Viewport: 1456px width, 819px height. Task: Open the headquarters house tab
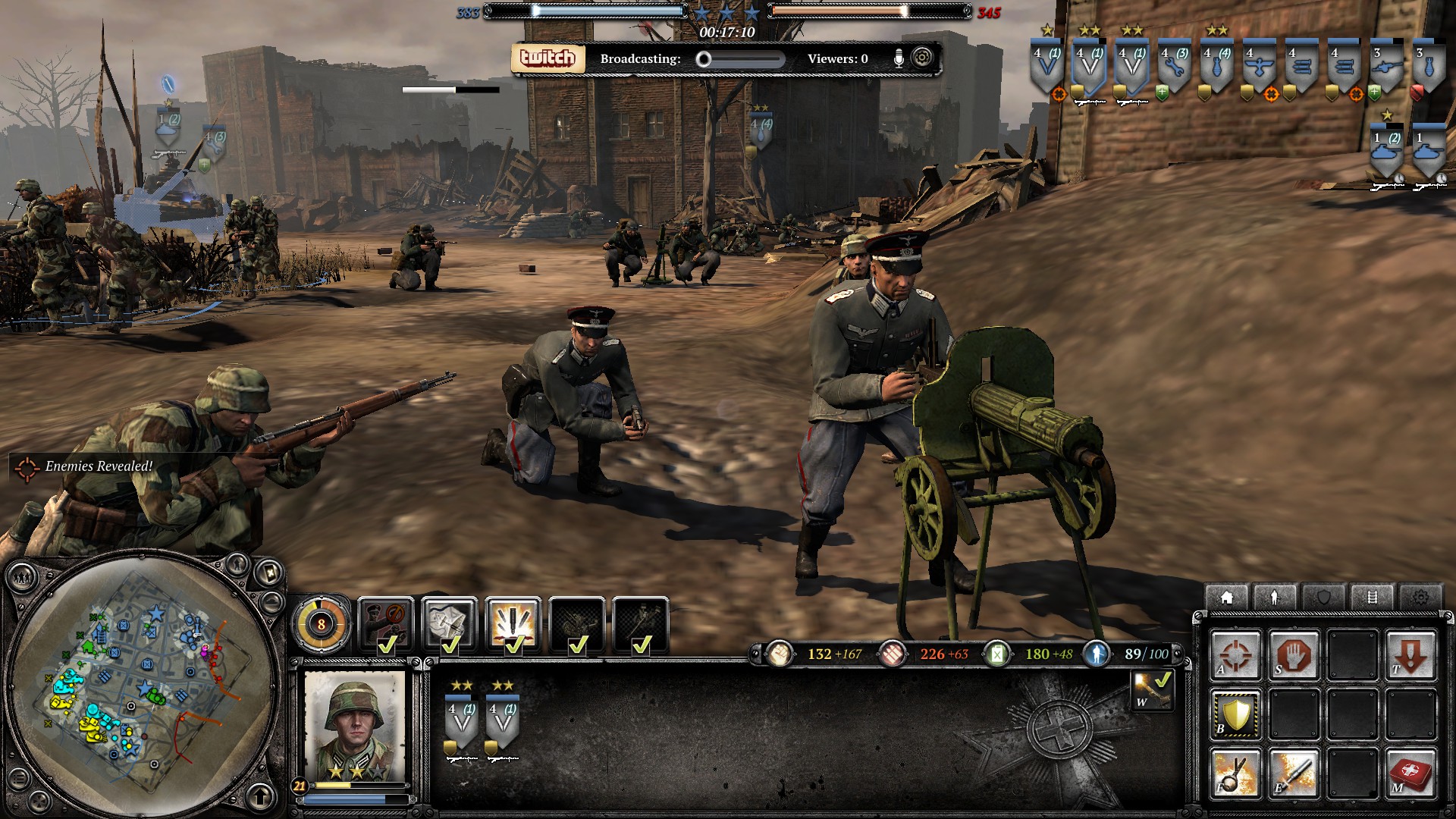pos(1227,598)
